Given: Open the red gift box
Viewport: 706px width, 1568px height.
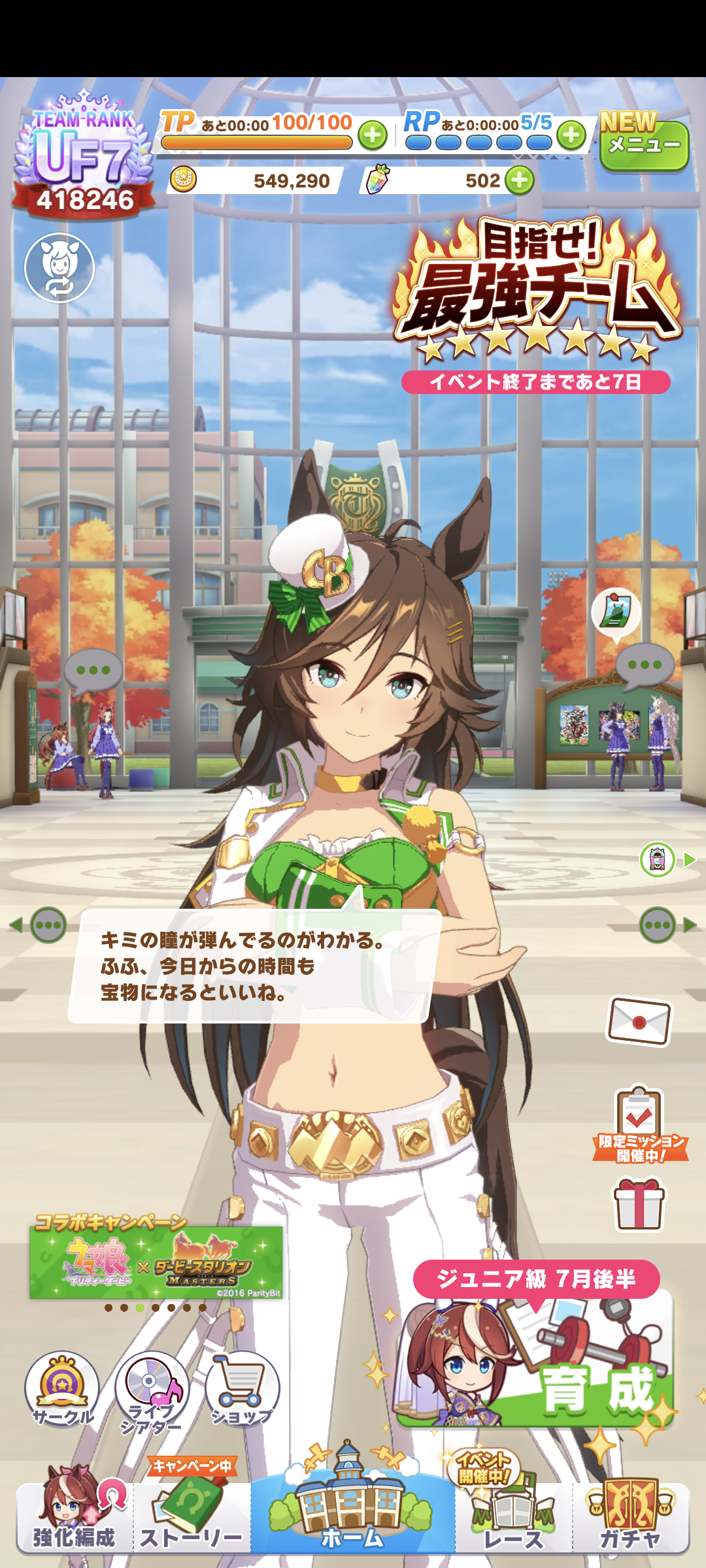Looking at the screenshot, I should pyautogui.click(x=639, y=1204).
